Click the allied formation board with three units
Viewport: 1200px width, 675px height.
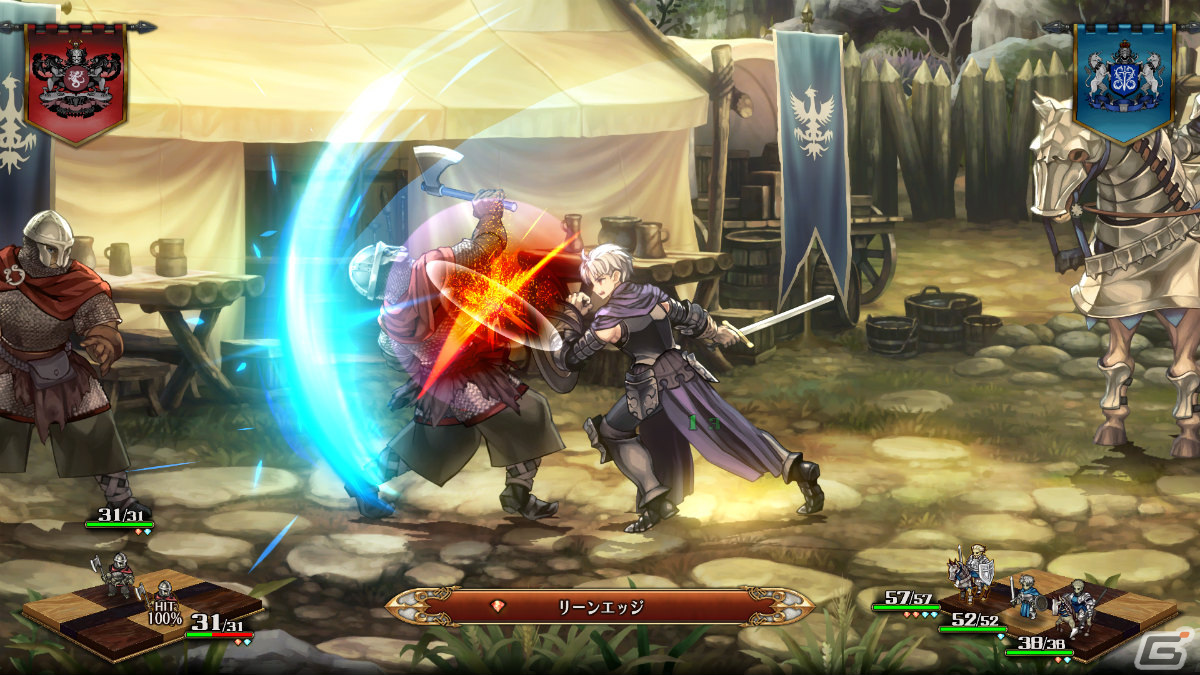1060,610
